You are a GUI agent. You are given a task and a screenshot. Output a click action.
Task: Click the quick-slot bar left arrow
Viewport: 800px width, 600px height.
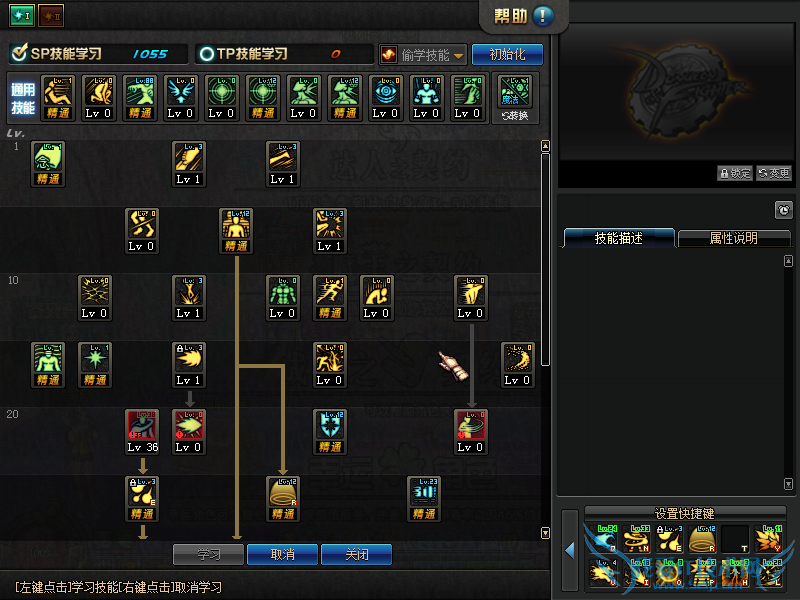click(570, 551)
